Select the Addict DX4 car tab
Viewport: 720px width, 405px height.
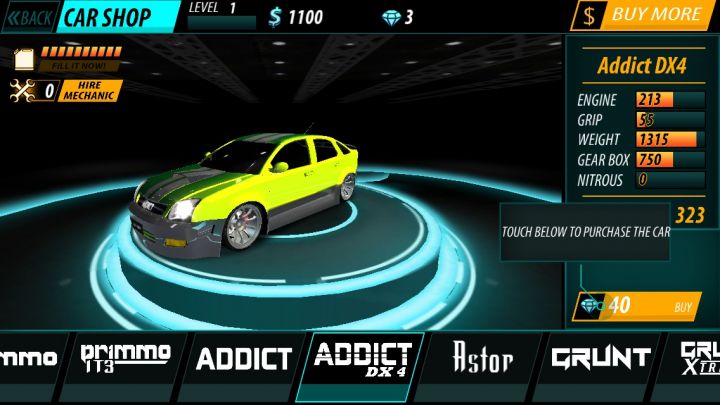(x=361, y=358)
